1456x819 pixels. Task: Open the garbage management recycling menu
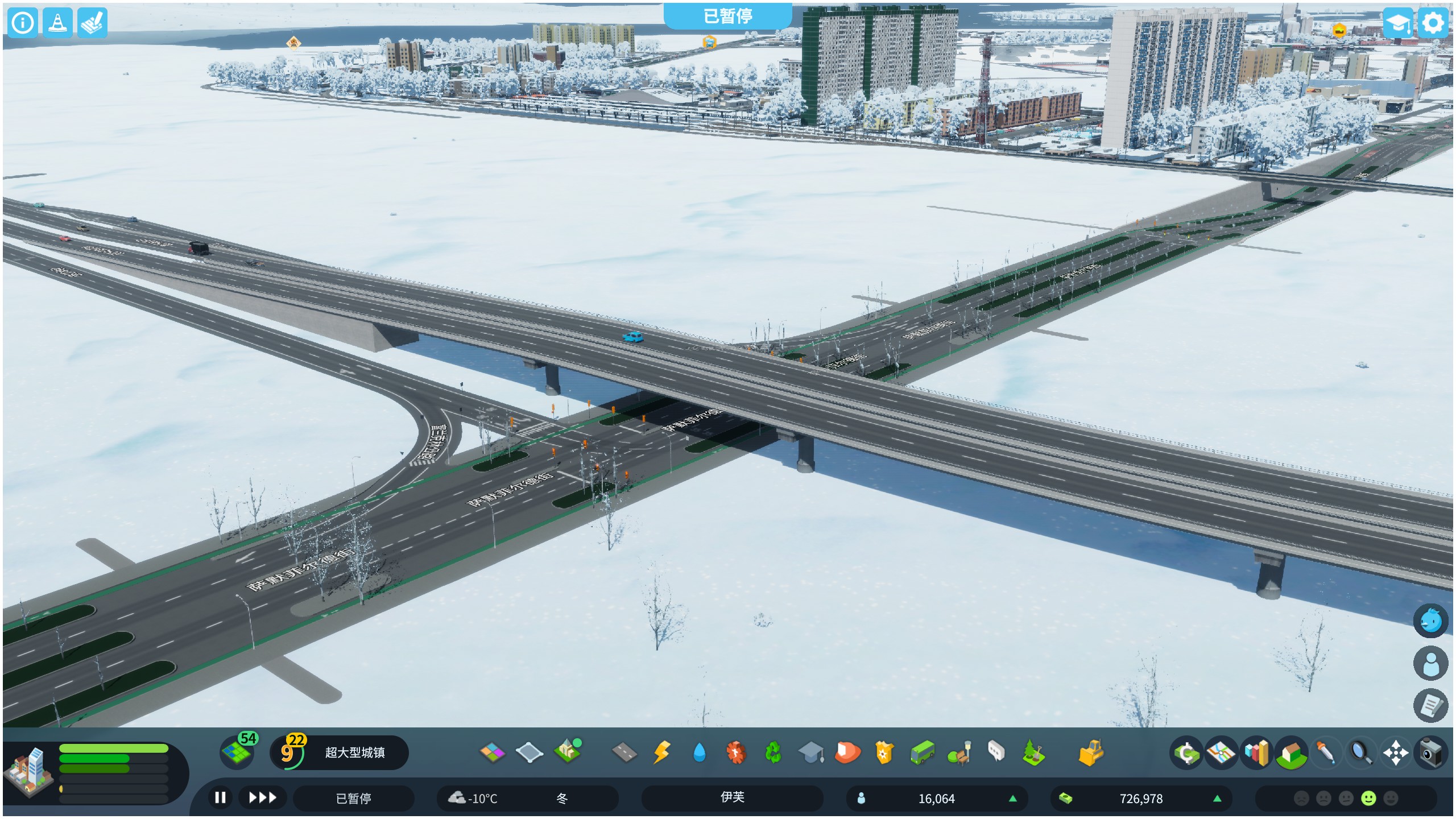click(773, 752)
